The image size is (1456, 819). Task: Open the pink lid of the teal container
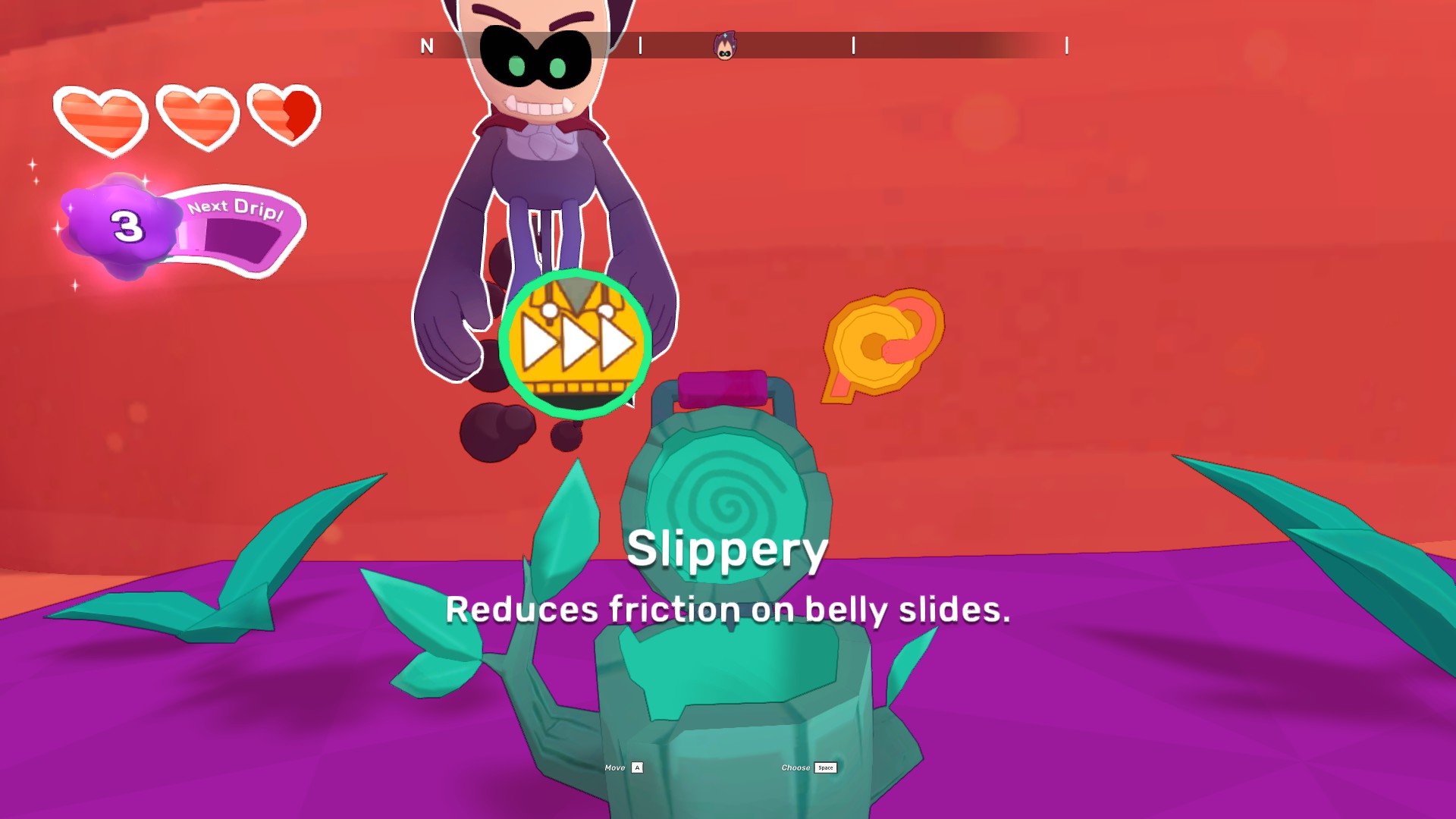[720, 387]
